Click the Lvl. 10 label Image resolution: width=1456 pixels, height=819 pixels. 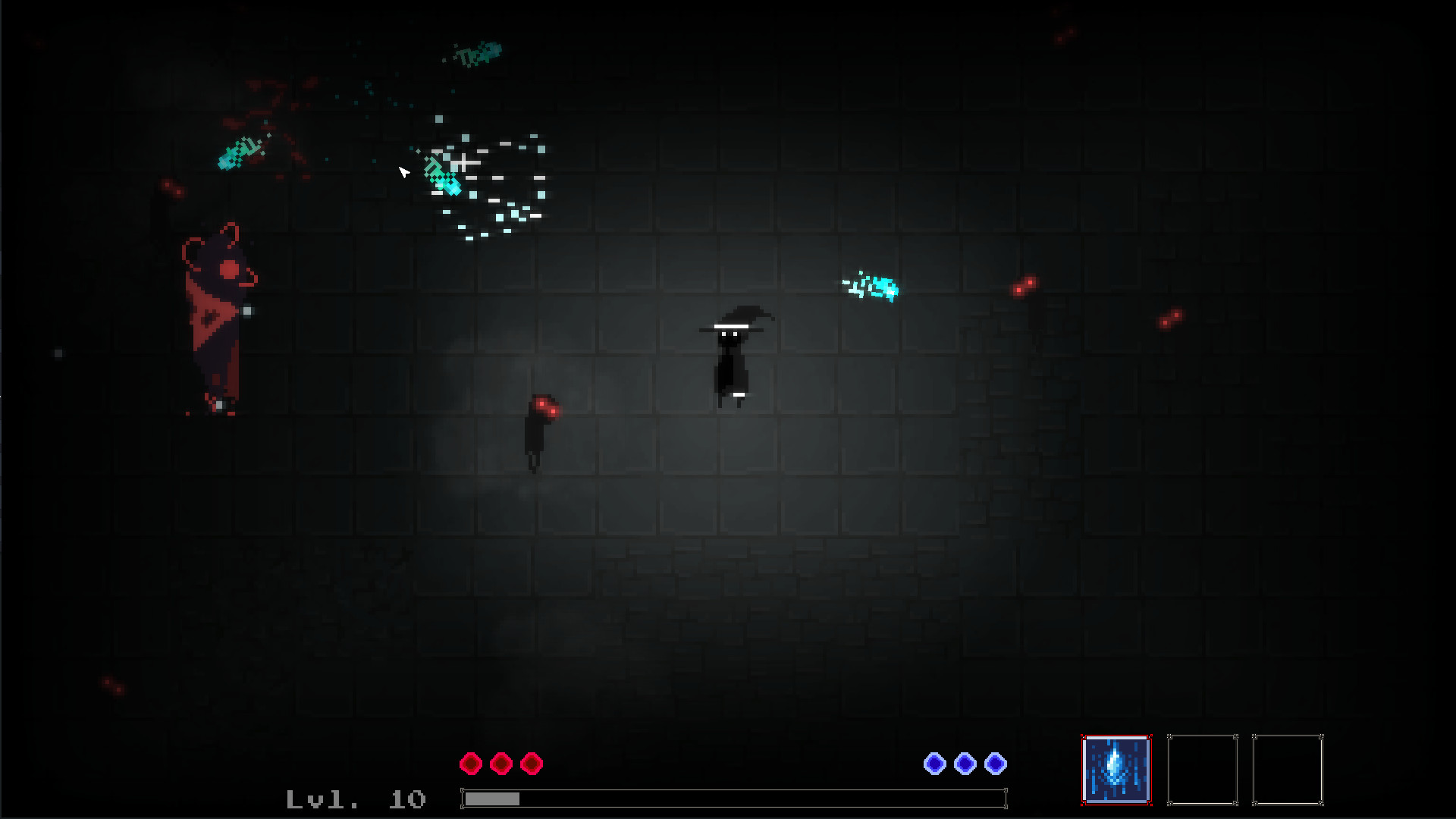(356, 799)
